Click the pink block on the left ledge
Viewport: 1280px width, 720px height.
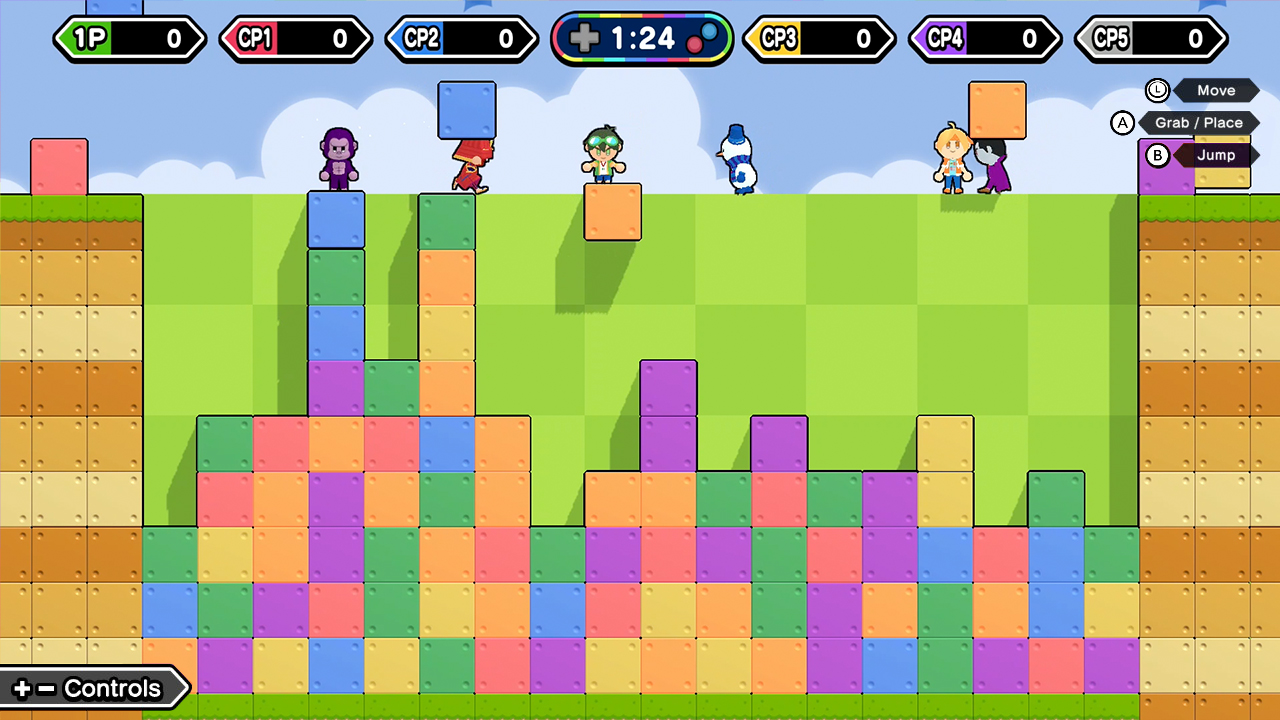60,165
